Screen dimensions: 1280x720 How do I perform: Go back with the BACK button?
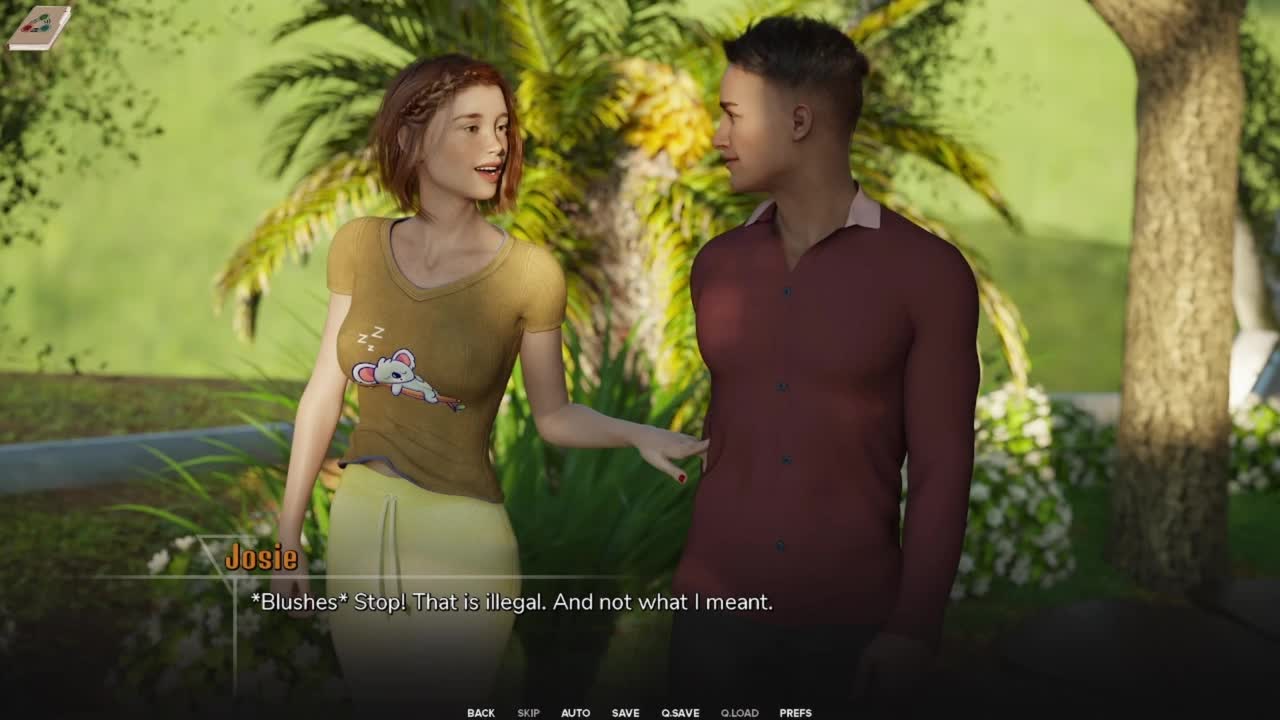(x=480, y=713)
